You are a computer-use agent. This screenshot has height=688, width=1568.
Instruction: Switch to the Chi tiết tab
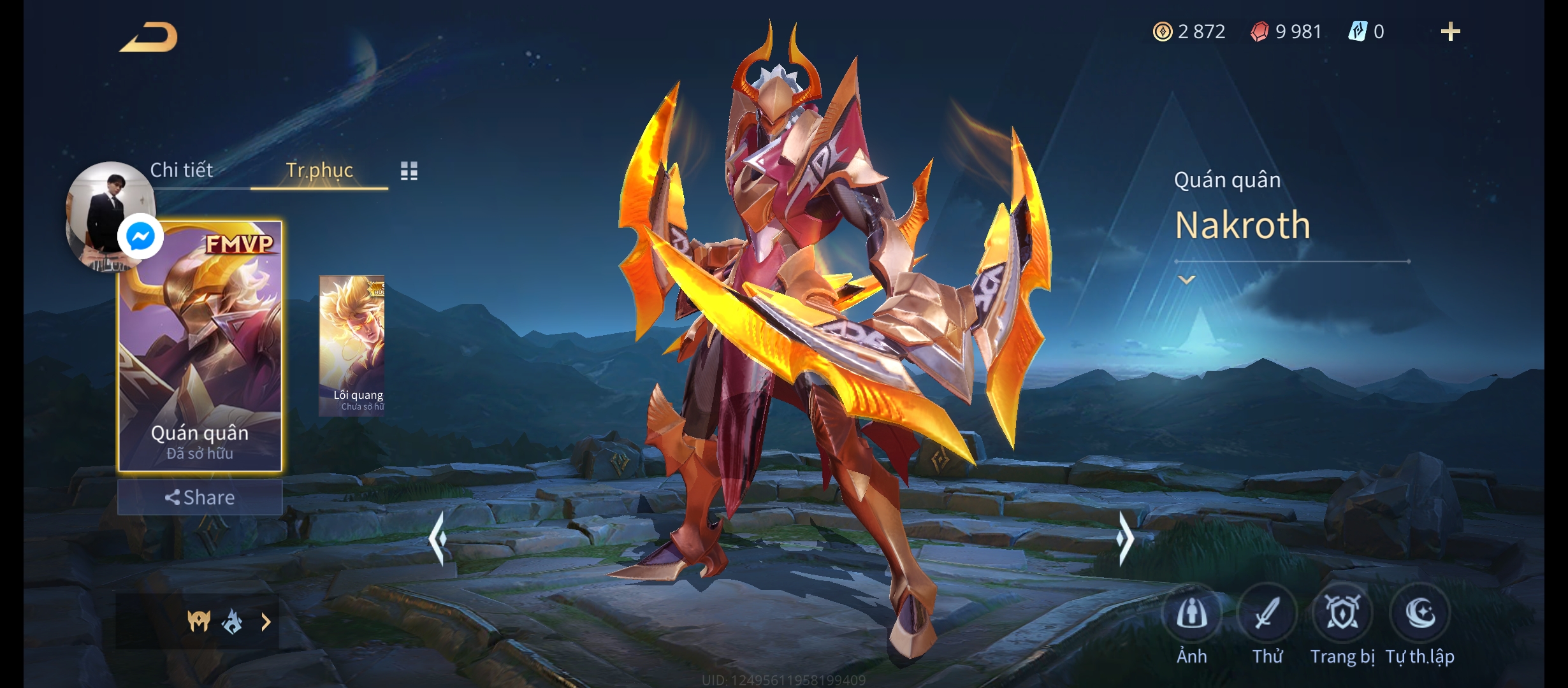(181, 170)
